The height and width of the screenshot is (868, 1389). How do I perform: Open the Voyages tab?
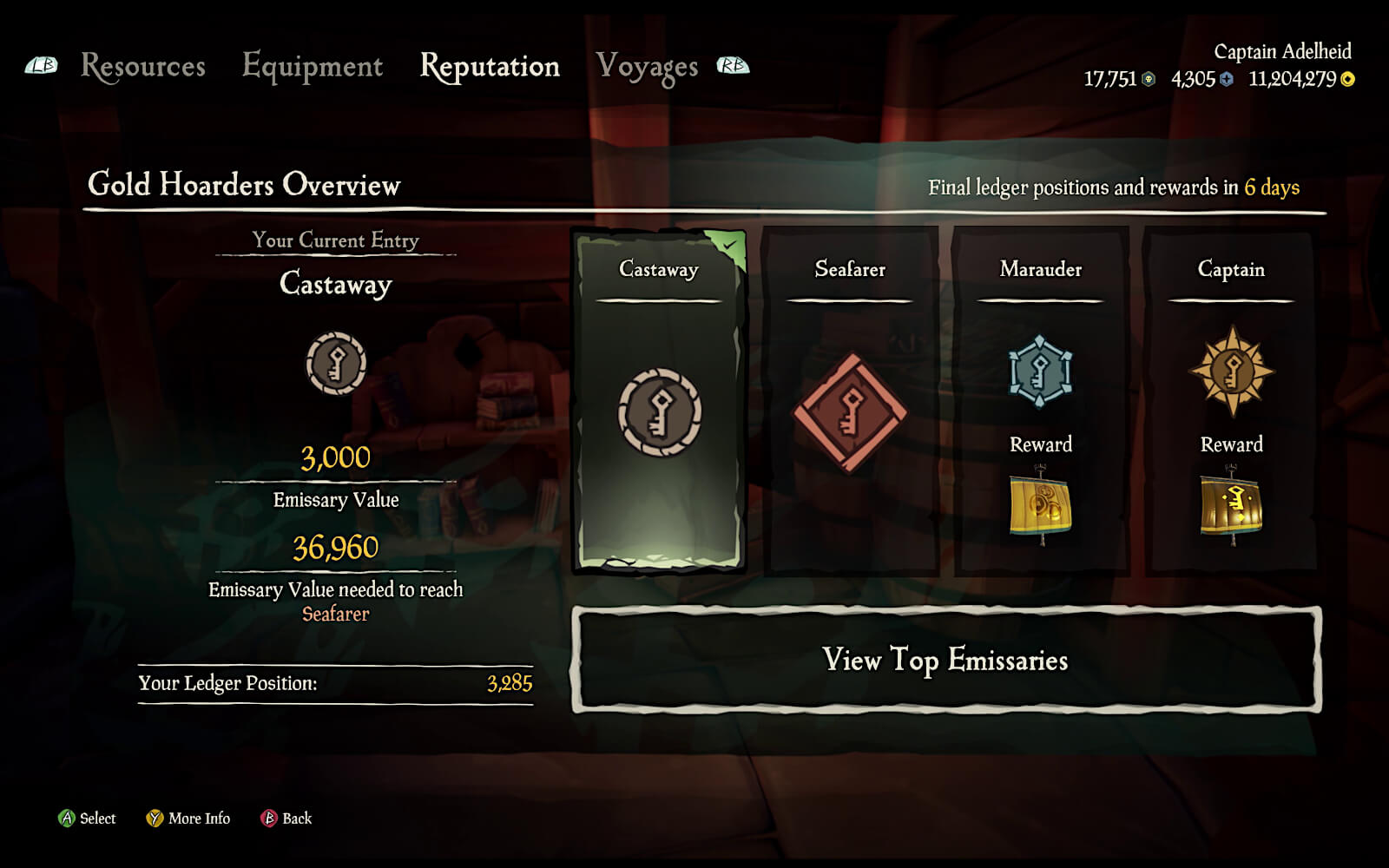[648, 66]
